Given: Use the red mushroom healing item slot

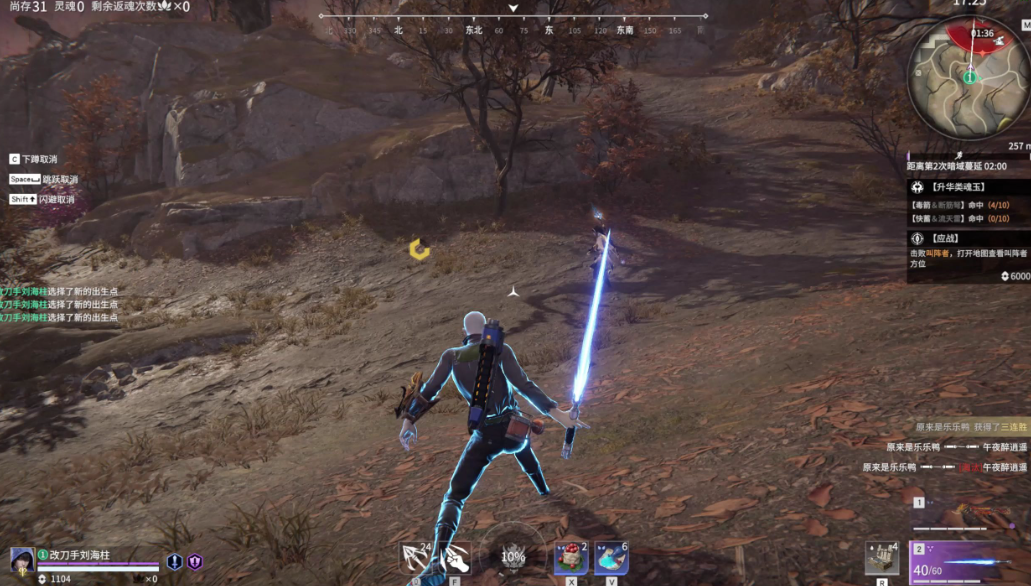Looking at the screenshot, I should coord(570,557).
